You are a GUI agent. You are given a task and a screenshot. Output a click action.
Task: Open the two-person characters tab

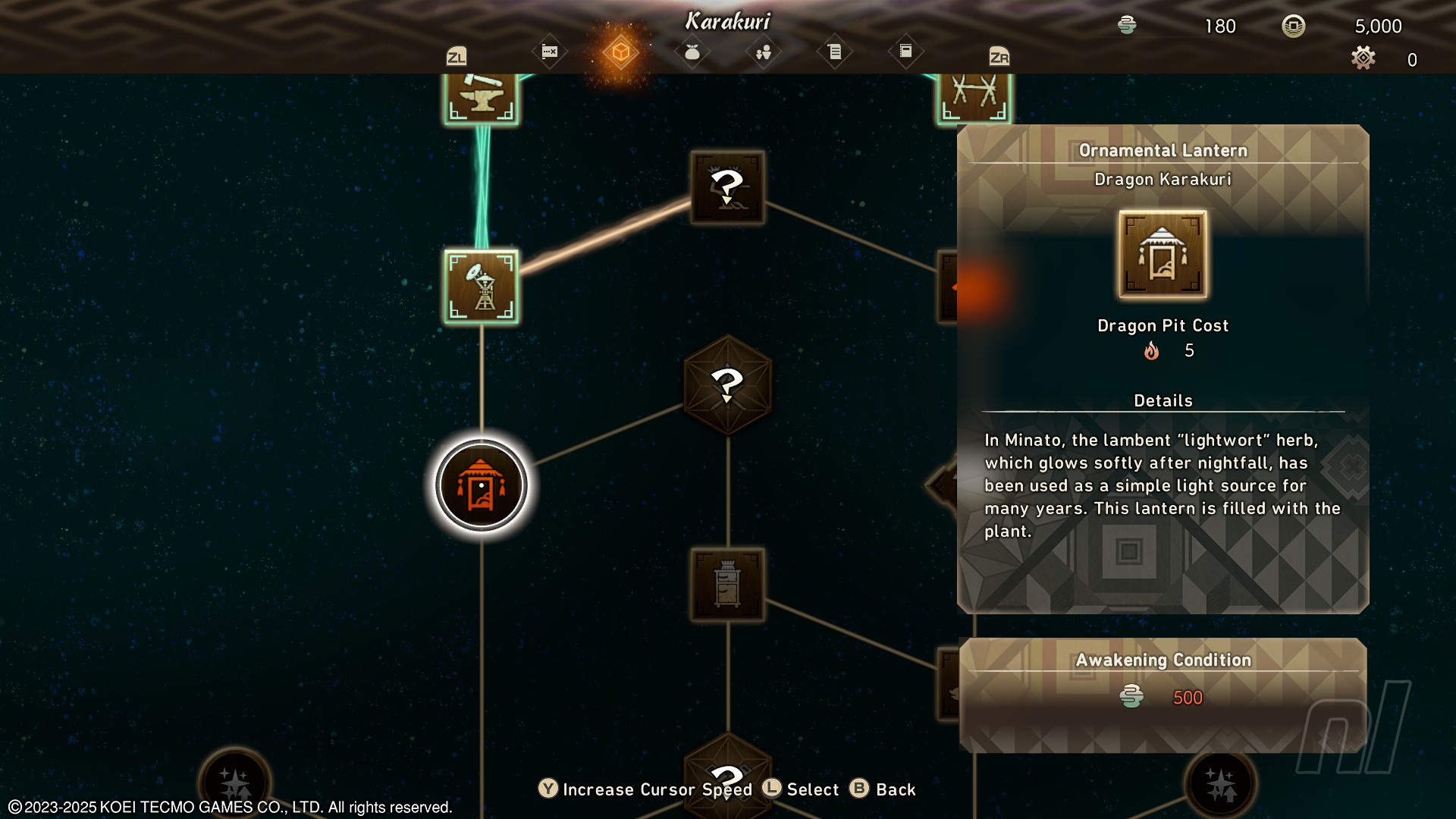click(x=763, y=52)
